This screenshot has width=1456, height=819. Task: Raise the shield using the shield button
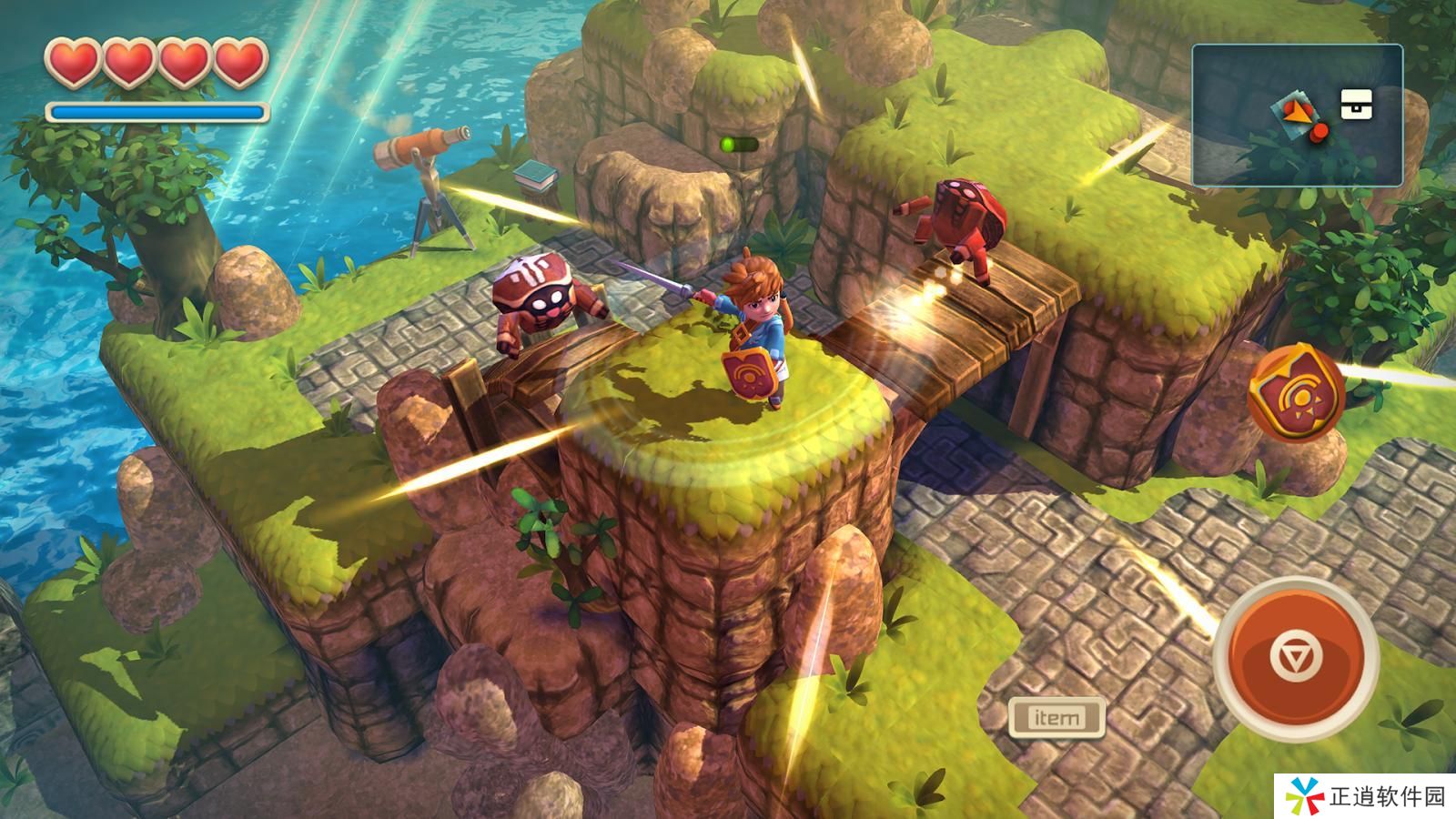(1296, 393)
